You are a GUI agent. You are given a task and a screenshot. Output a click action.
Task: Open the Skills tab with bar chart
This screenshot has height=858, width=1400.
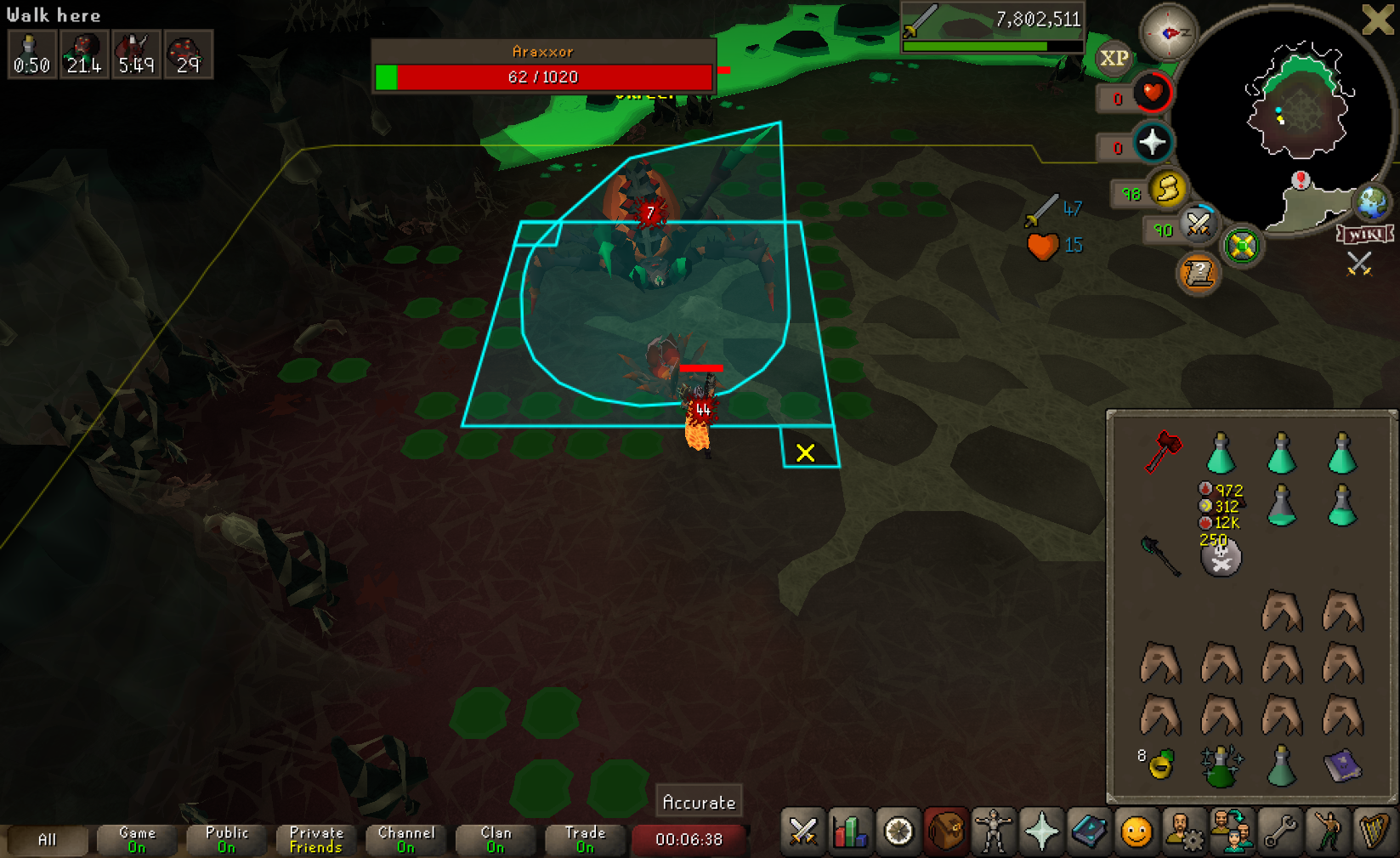[x=850, y=832]
